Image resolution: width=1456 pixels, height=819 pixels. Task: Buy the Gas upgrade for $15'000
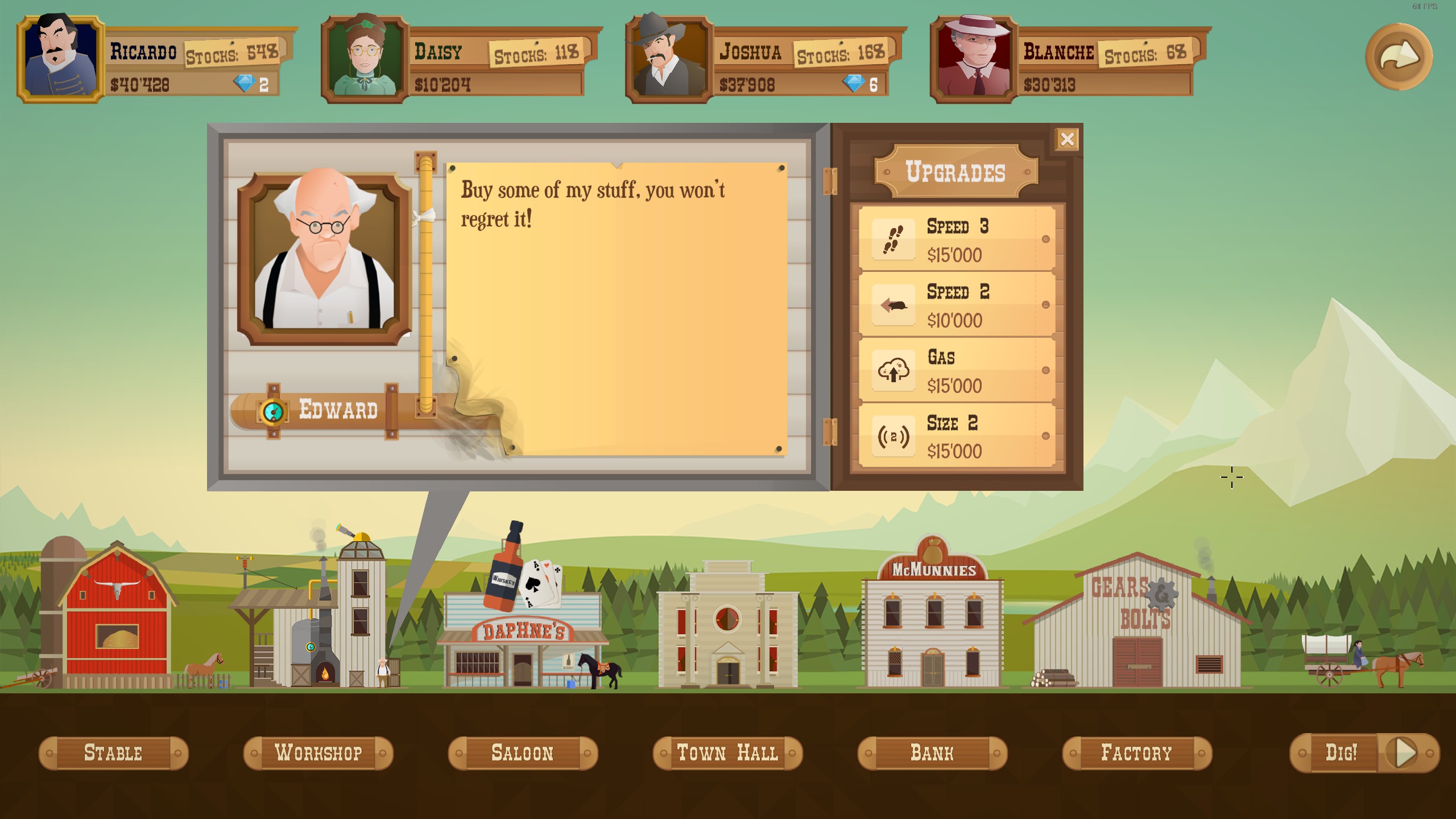pyautogui.click(x=957, y=370)
